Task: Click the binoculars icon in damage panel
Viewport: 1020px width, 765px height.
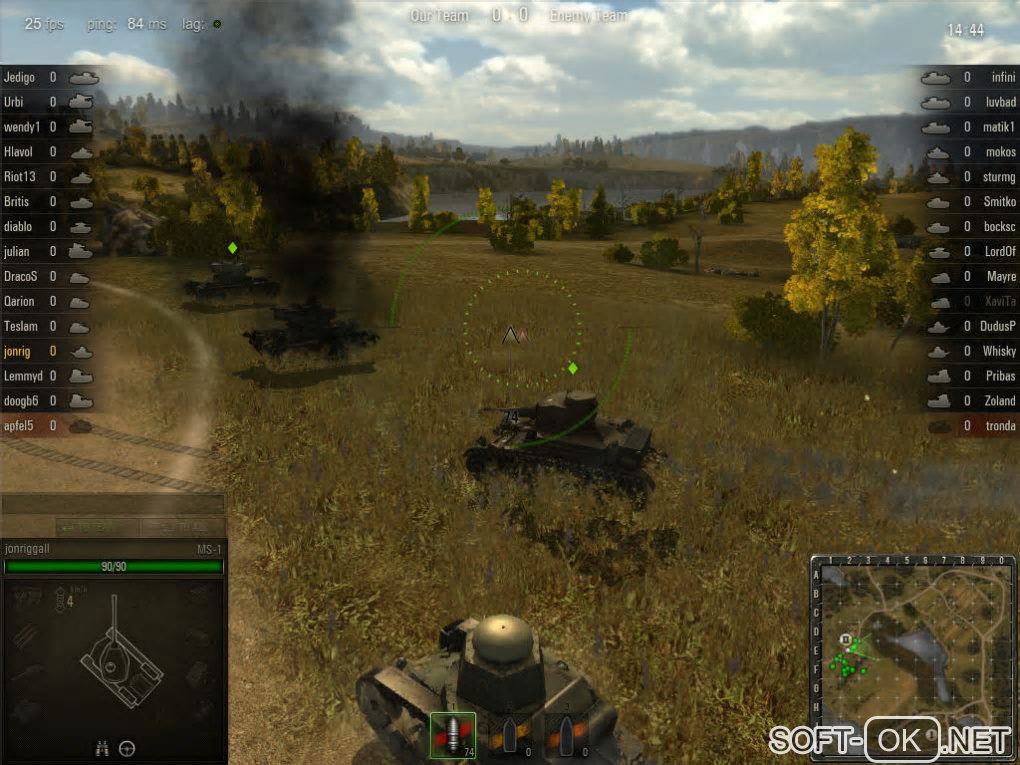Action: coord(101,747)
